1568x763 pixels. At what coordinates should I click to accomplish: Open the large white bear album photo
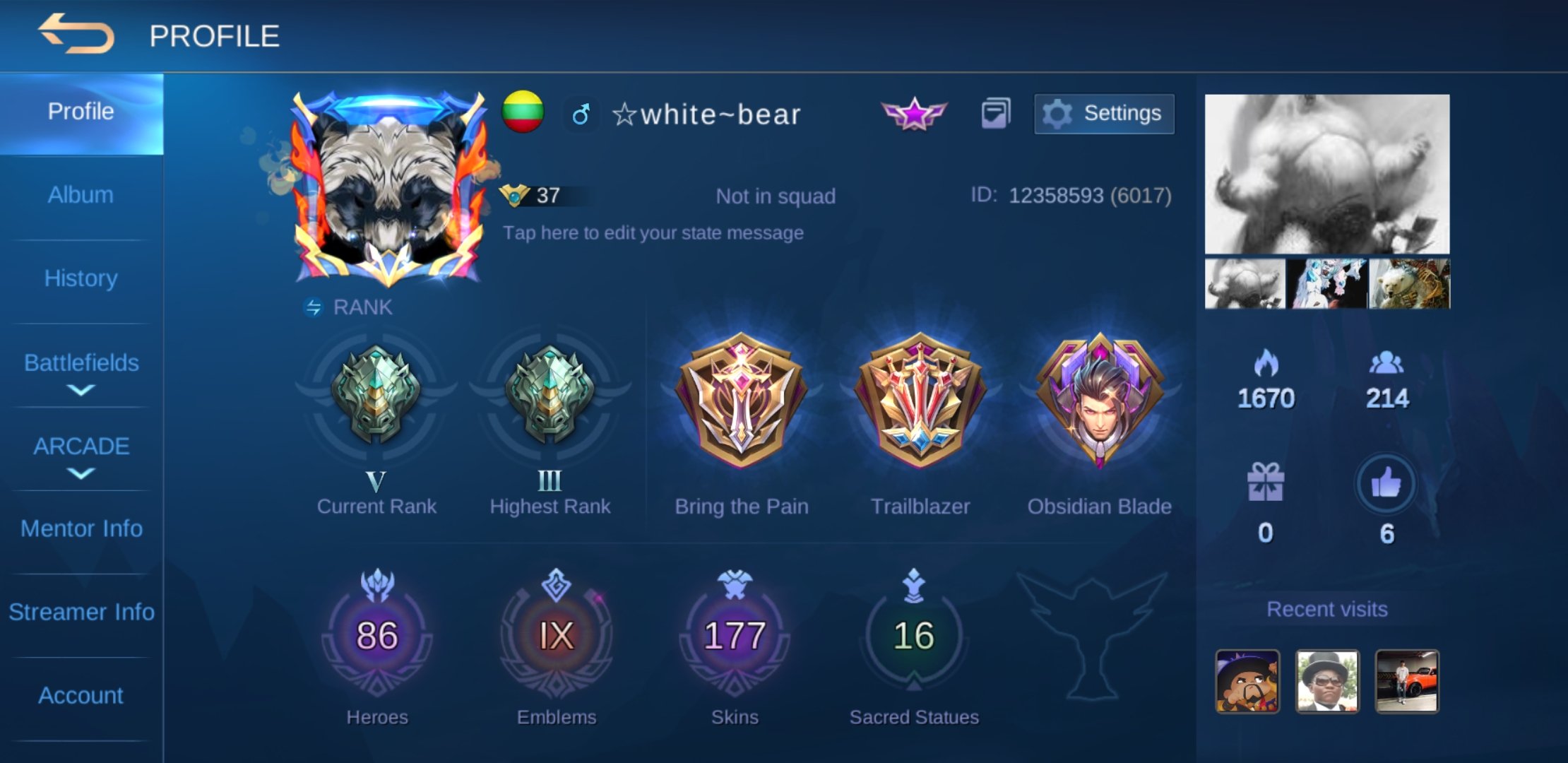(x=1327, y=174)
